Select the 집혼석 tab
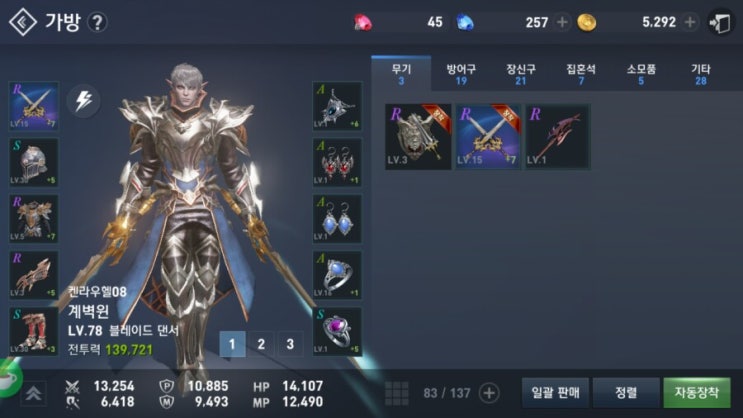743x418 pixels. point(581,73)
